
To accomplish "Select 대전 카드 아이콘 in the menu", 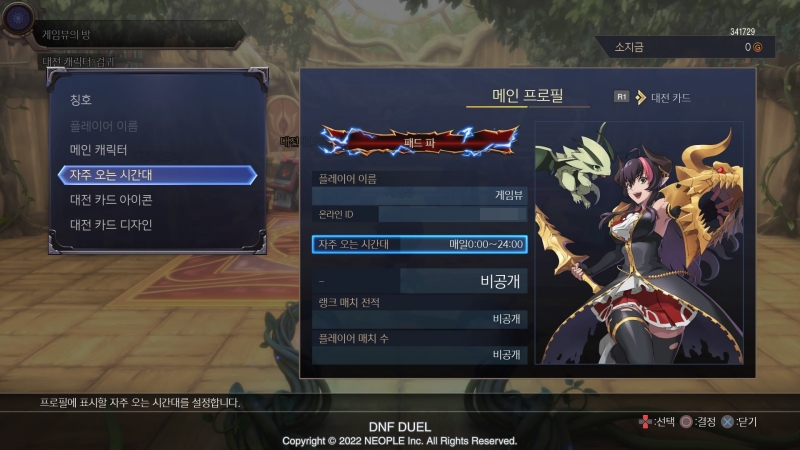I will pyautogui.click(x=110, y=200).
